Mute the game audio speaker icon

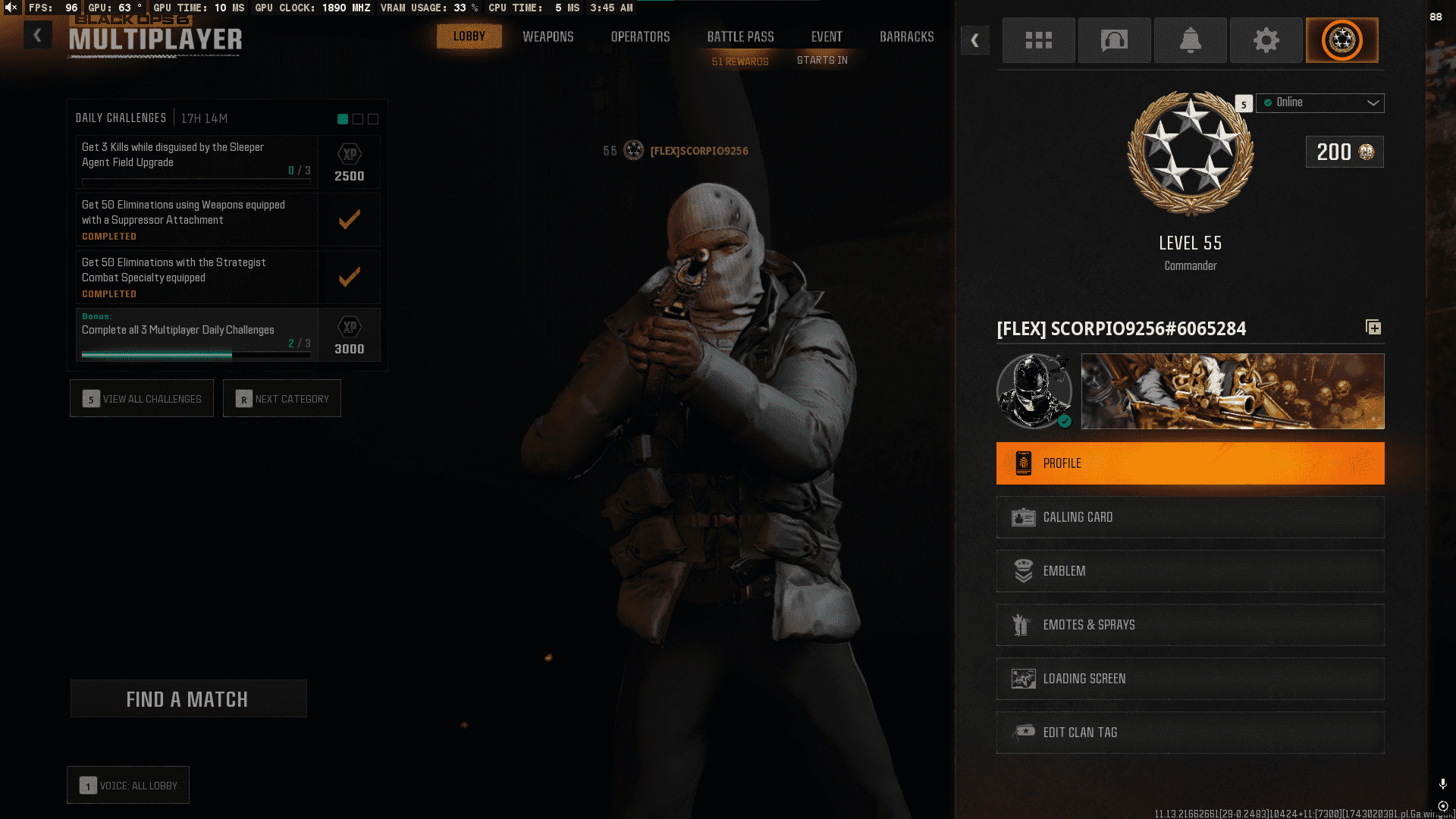[x=10, y=8]
